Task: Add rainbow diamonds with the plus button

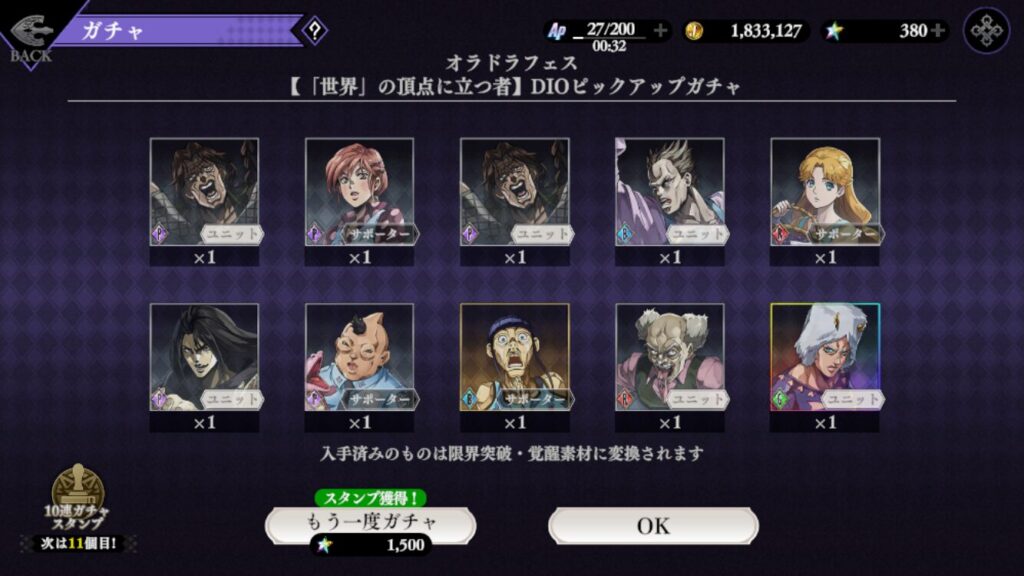Action: pyautogui.click(x=937, y=31)
